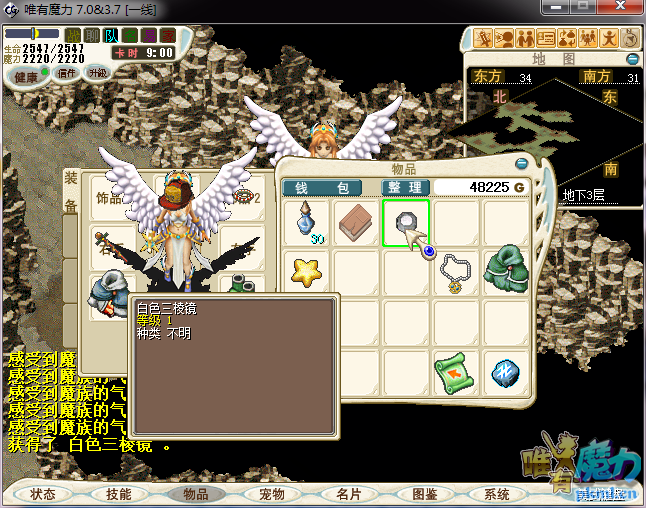
Task: Select the blue potion flask slot
Action: (307, 223)
